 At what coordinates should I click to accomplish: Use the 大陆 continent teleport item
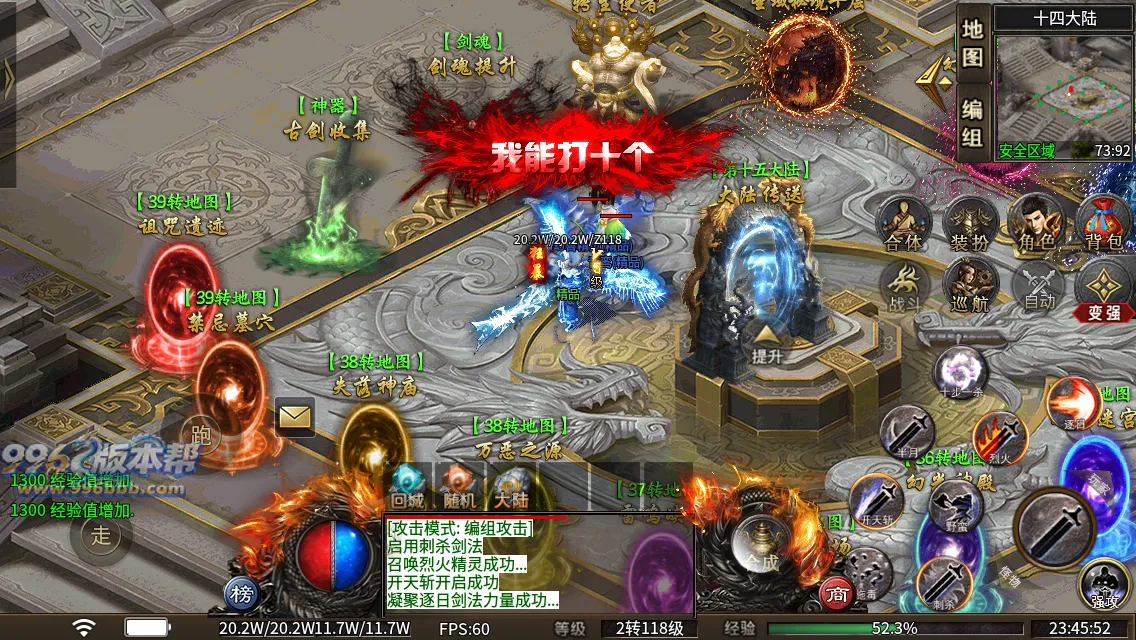pyautogui.click(x=510, y=486)
